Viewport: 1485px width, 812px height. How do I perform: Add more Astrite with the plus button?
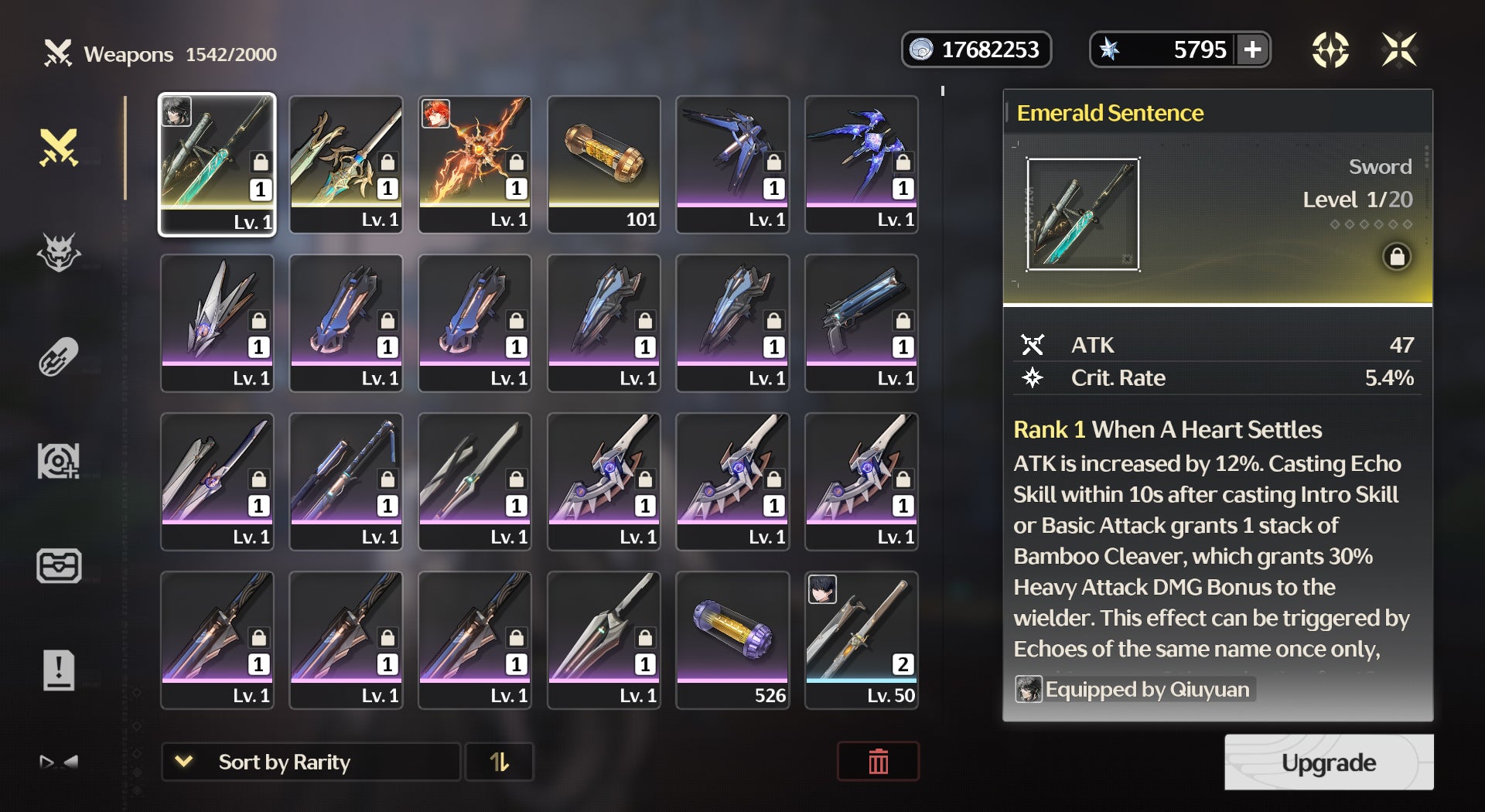point(1252,50)
